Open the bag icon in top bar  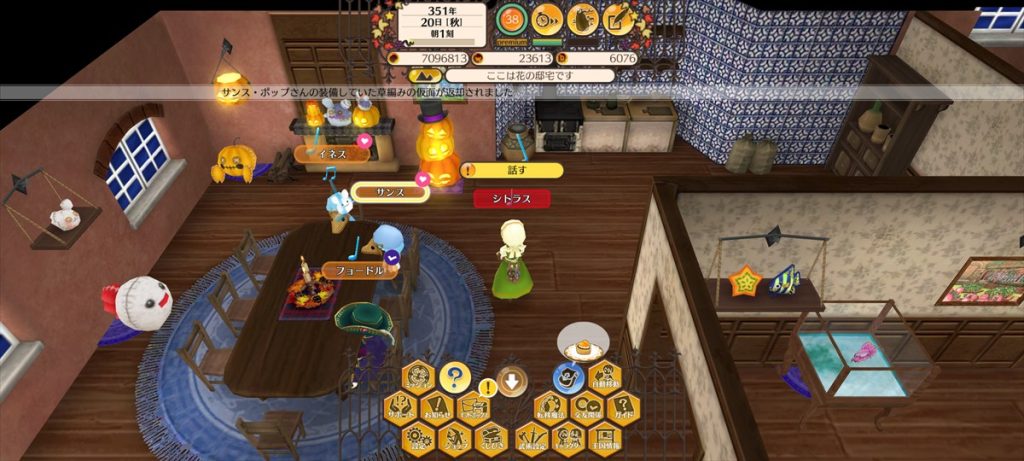[583, 17]
